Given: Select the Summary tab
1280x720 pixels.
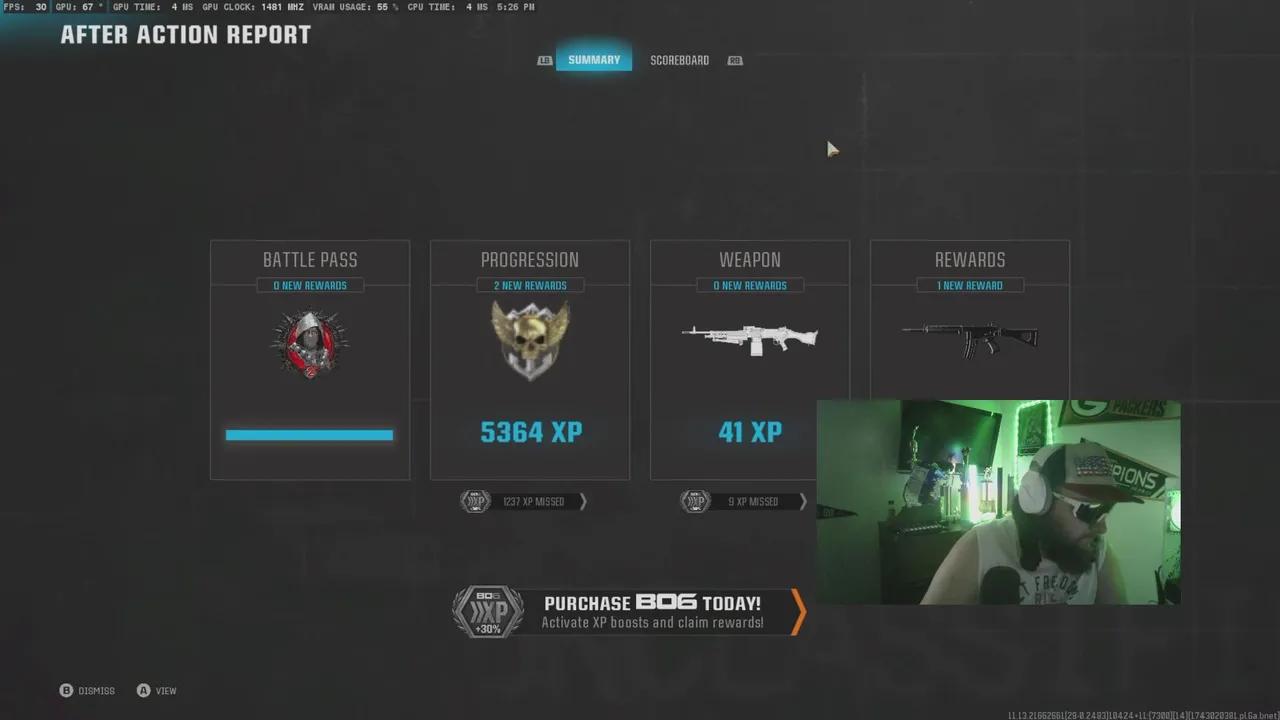Looking at the screenshot, I should pyautogui.click(x=593, y=60).
